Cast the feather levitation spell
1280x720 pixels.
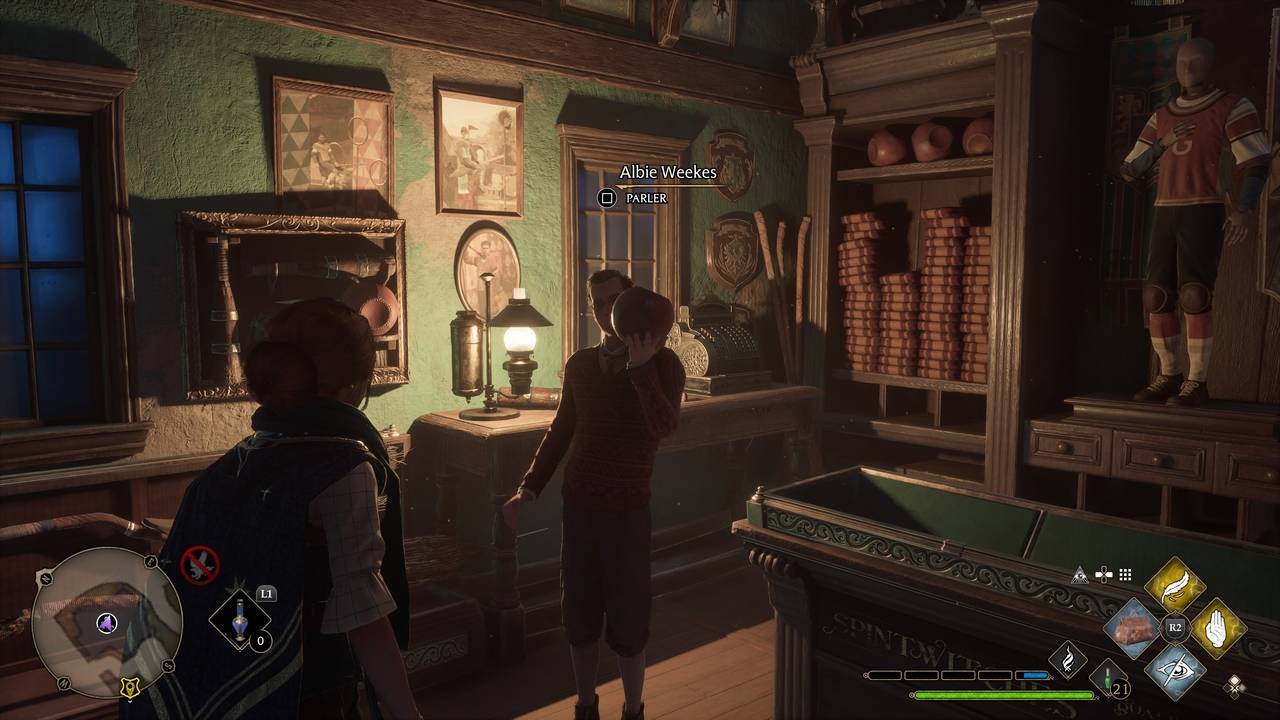[x=1174, y=585]
